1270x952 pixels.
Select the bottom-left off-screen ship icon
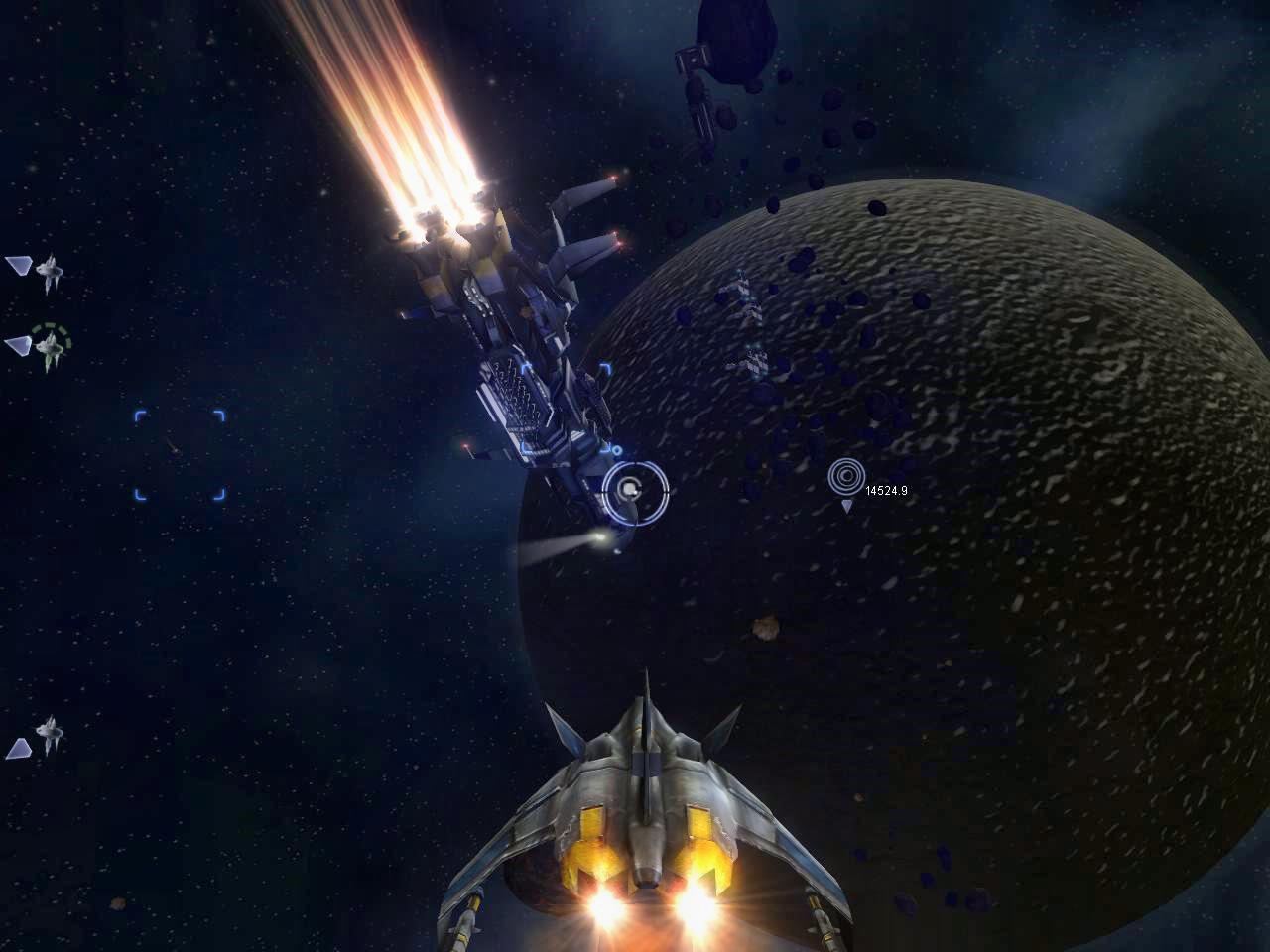click(48, 734)
